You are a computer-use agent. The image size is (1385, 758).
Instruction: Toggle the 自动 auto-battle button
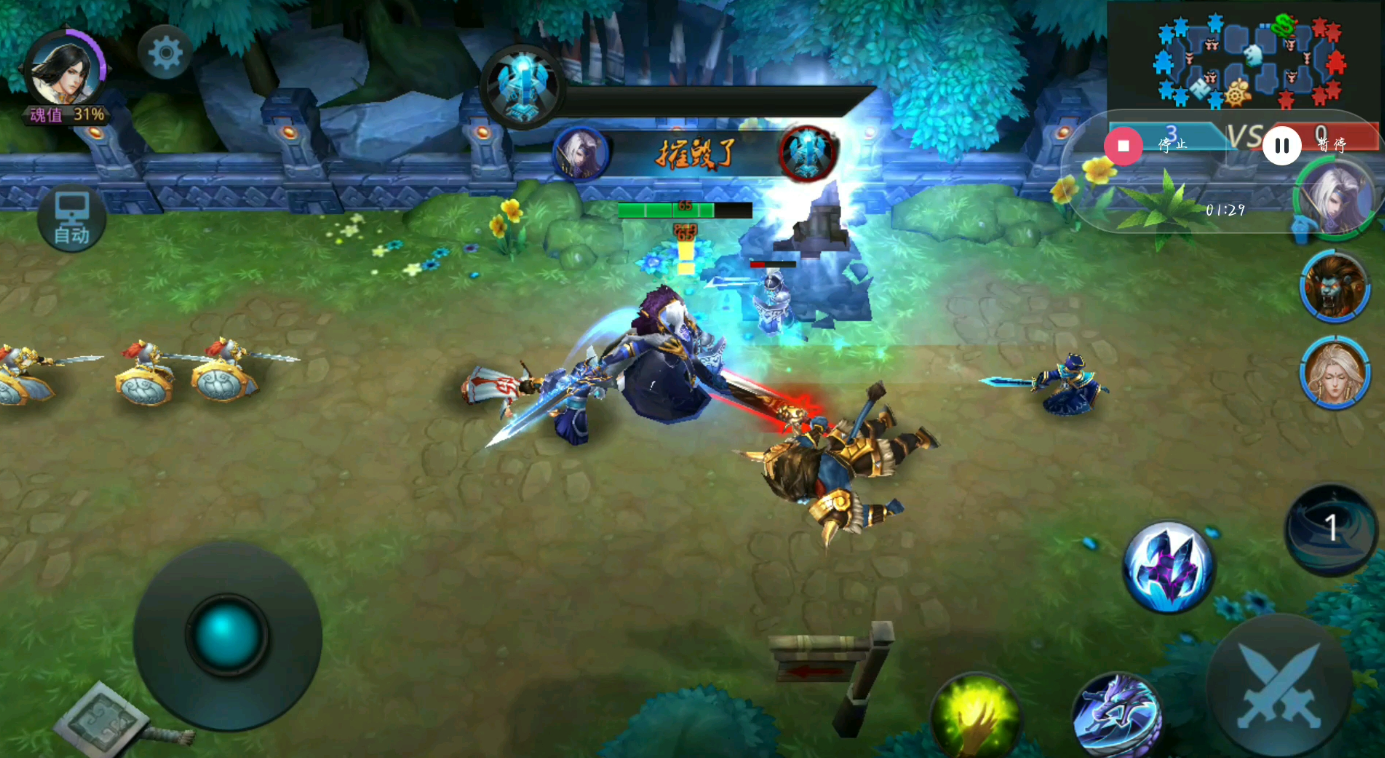tap(72, 219)
